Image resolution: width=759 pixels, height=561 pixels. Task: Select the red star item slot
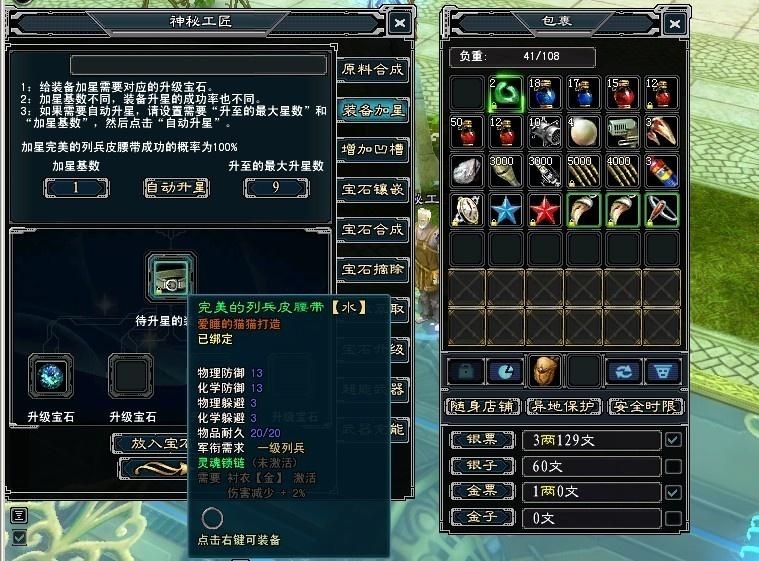coord(545,210)
